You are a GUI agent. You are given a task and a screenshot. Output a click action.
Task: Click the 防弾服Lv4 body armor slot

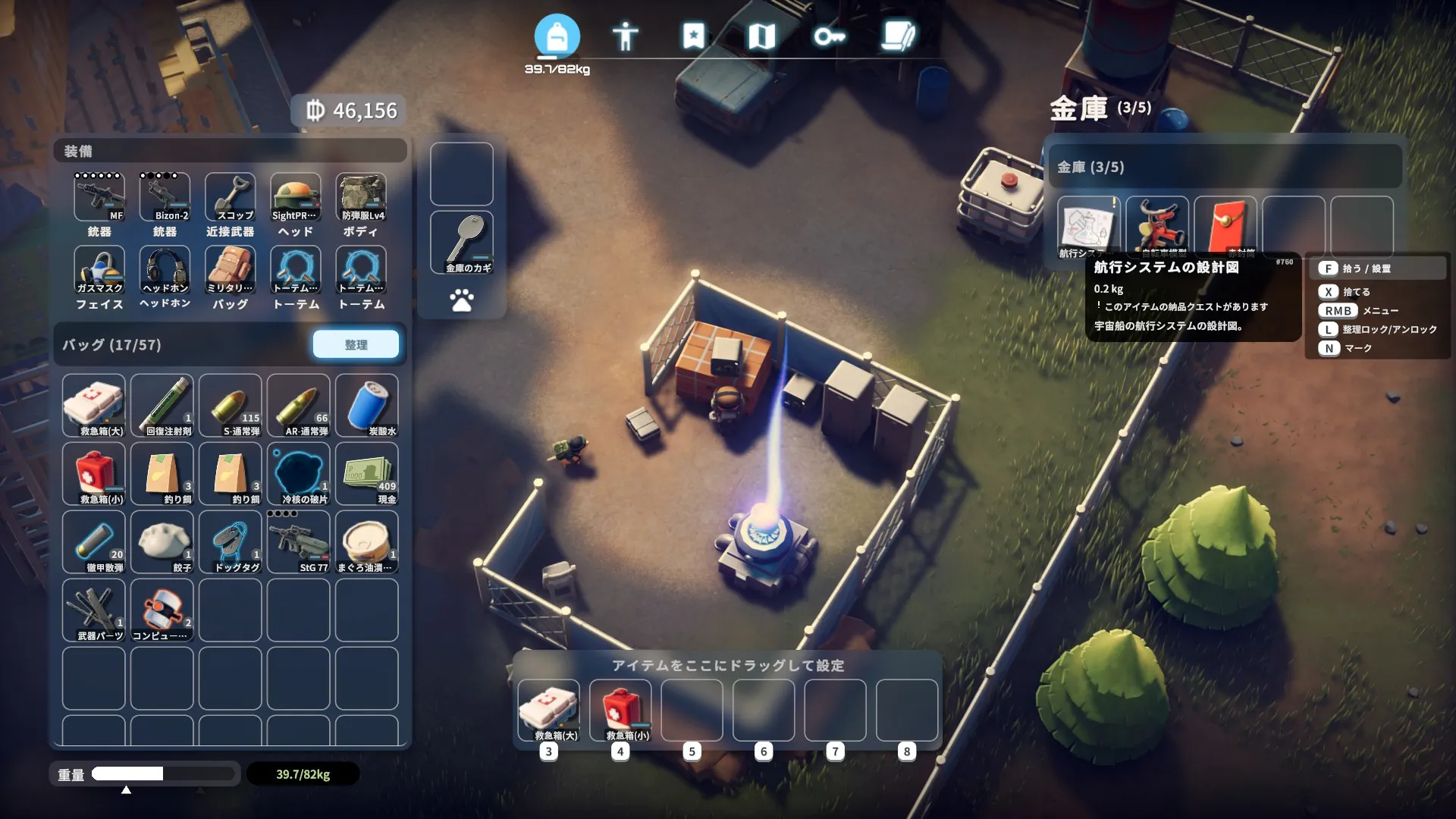point(361,197)
